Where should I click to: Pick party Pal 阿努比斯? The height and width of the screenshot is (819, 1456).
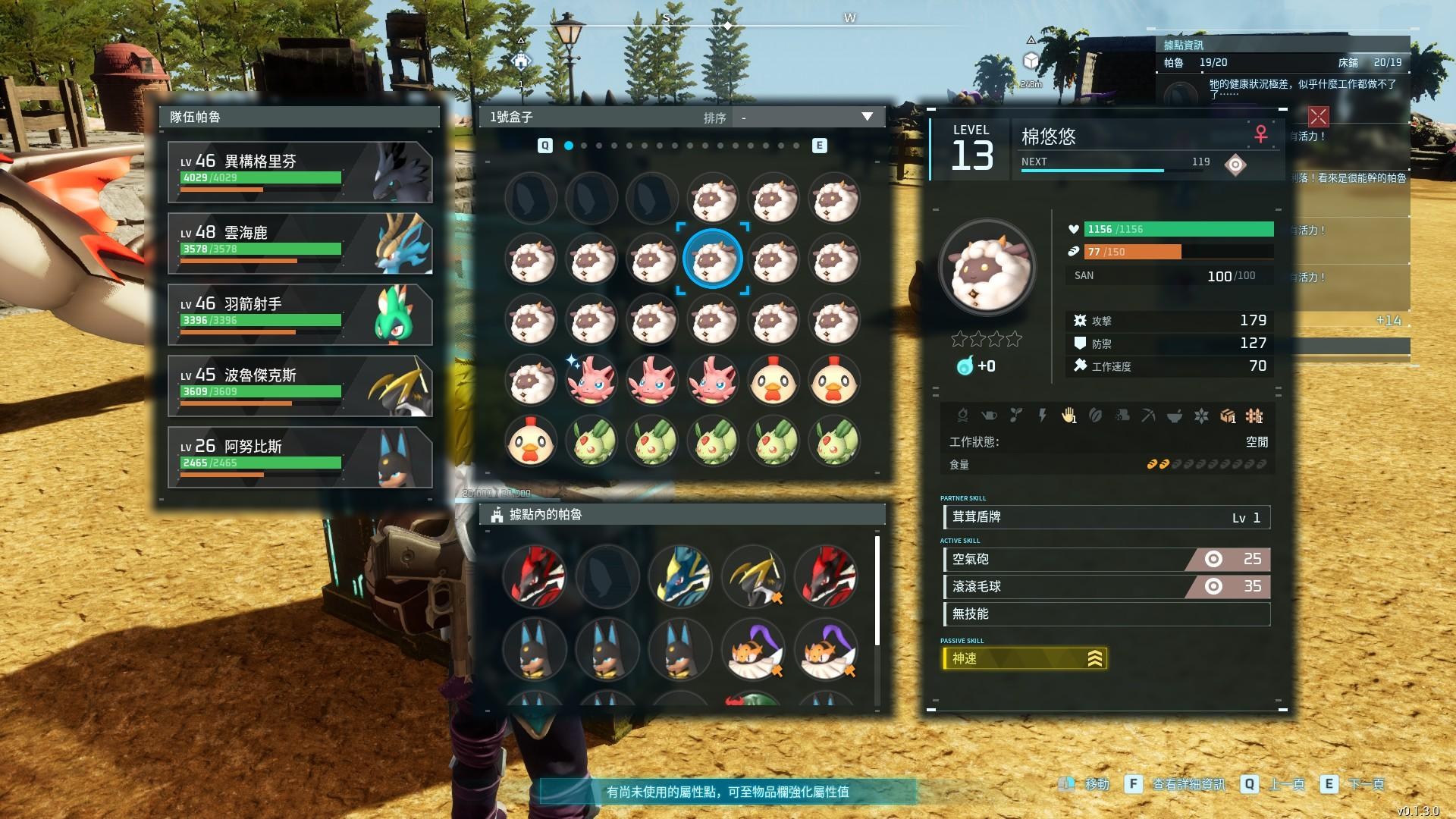[300, 457]
